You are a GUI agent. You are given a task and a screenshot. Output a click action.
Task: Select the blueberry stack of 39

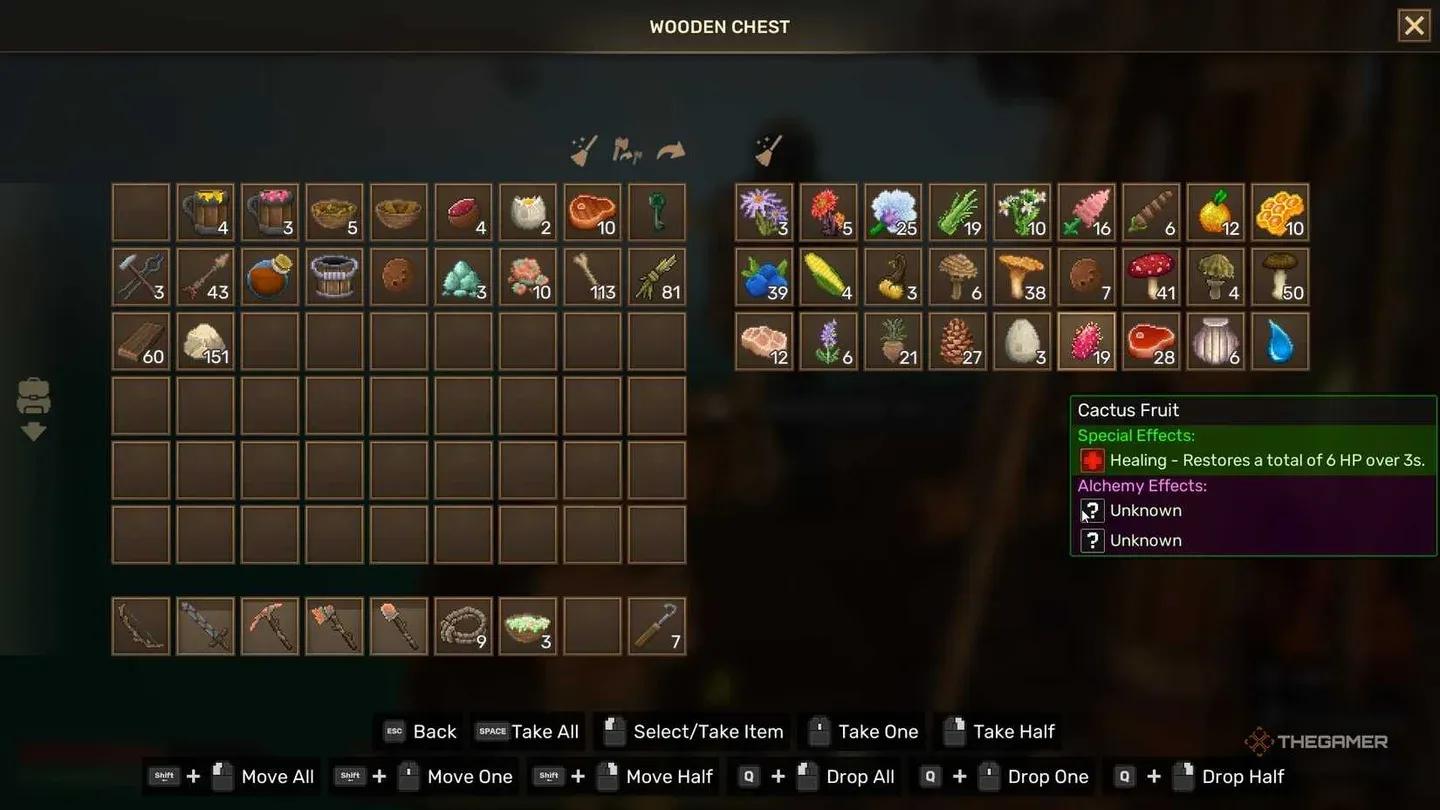point(764,276)
